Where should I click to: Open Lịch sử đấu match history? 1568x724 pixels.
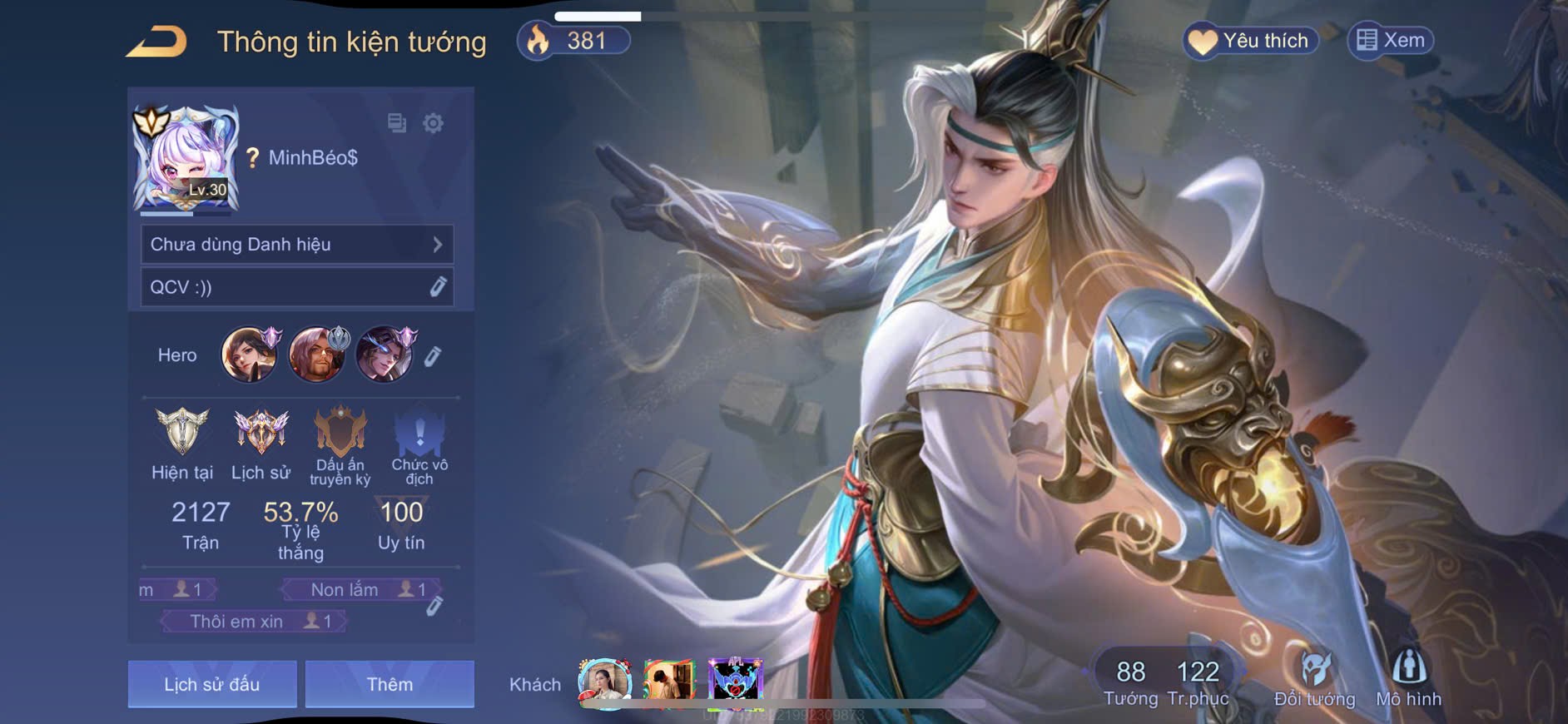(212, 684)
